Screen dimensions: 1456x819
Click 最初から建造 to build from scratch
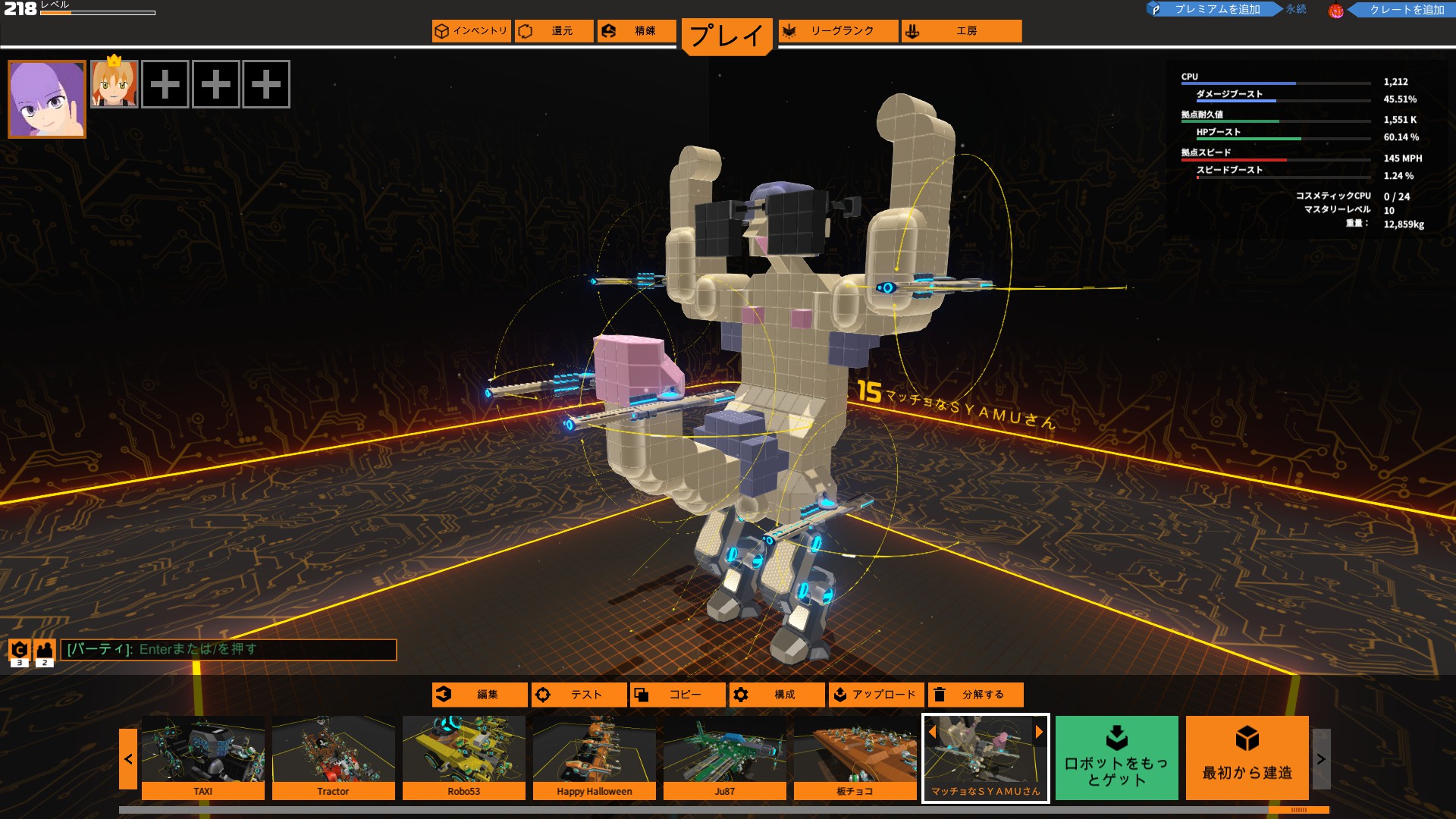[1247, 758]
